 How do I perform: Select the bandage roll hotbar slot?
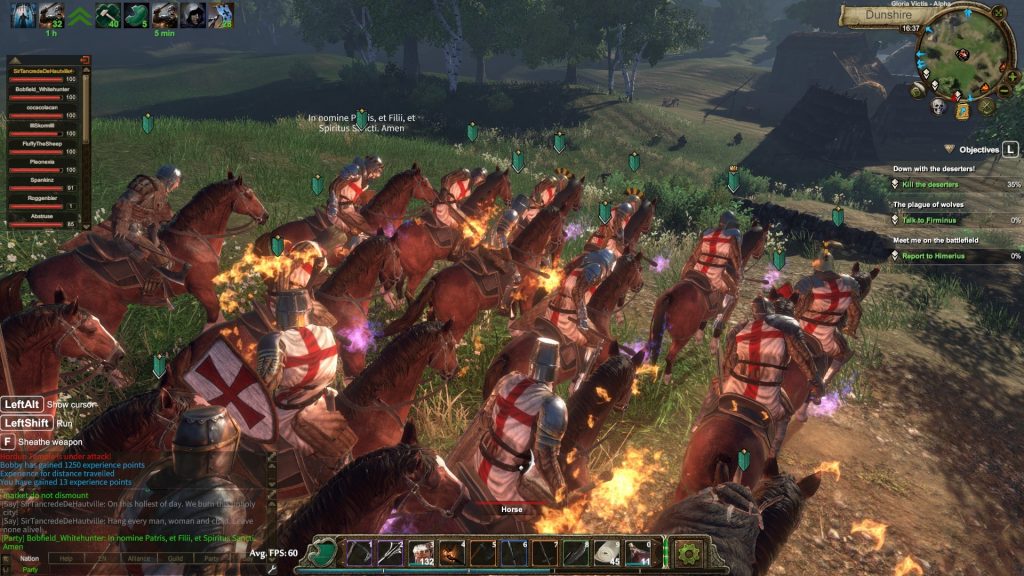(607, 553)
